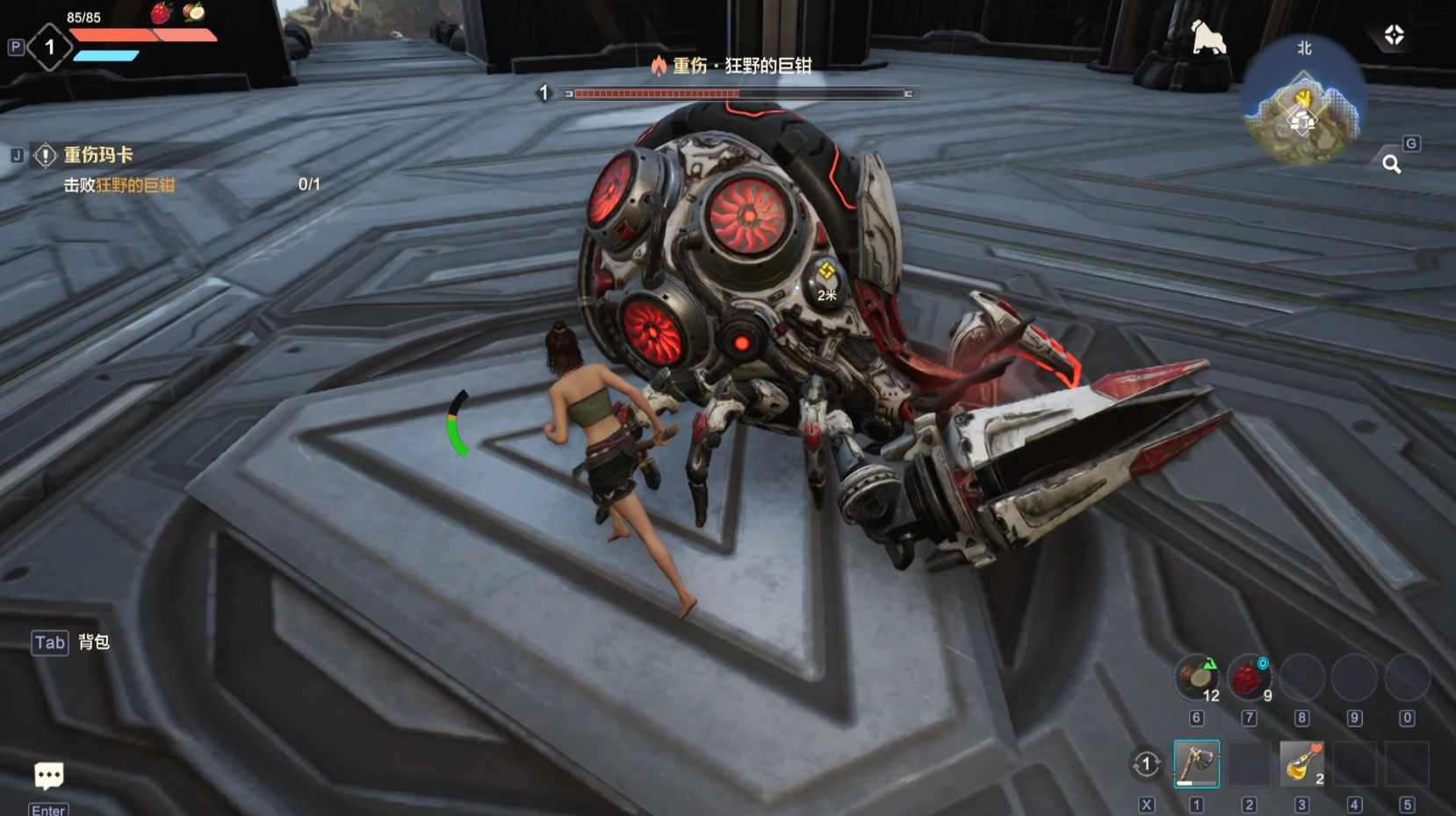Click the yellow quest marker on minimap
The width and height of the screenshot is (1456, 816).
1305,97
